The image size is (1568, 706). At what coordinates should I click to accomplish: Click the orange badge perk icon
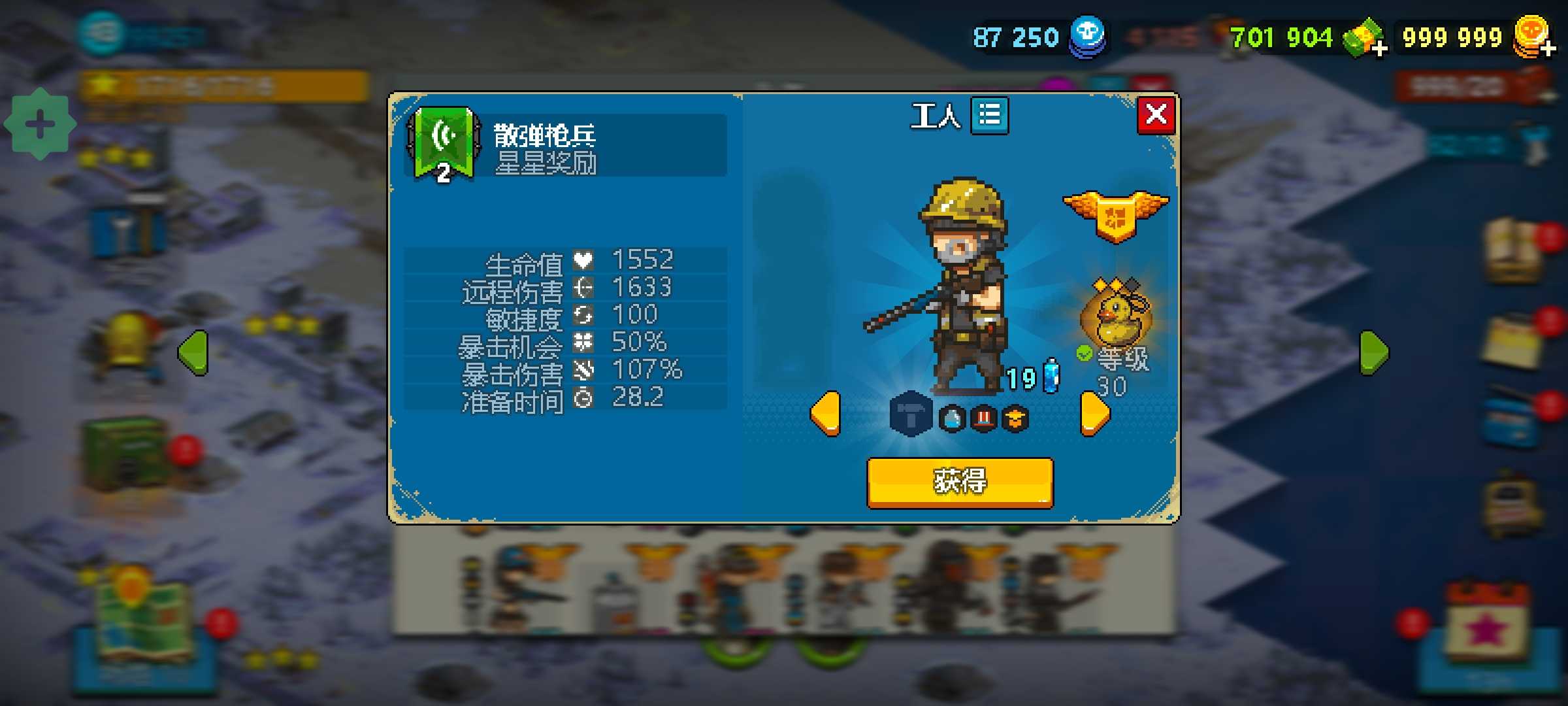pos(1015,418)
